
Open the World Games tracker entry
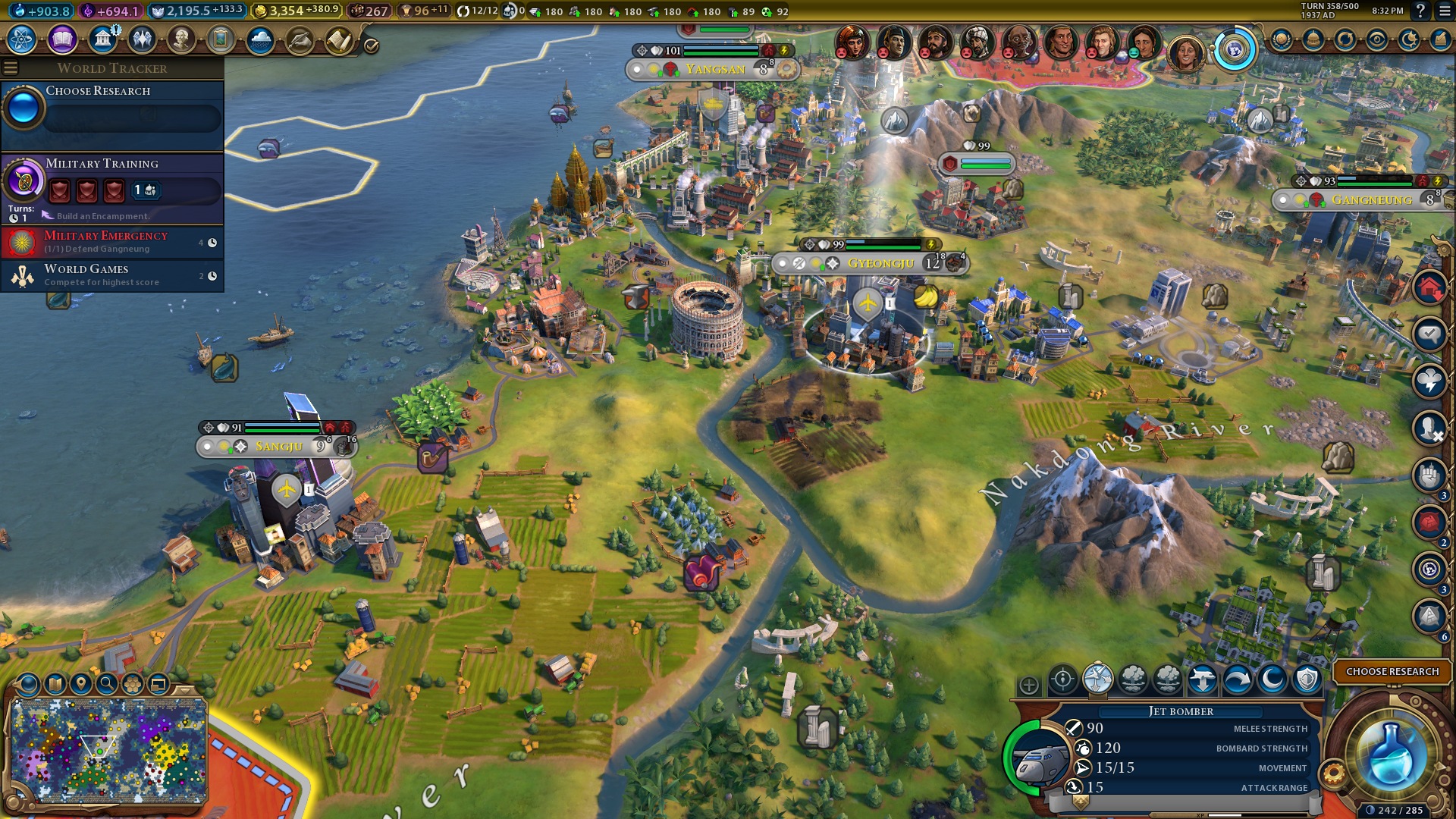click(x=114, y=275)
